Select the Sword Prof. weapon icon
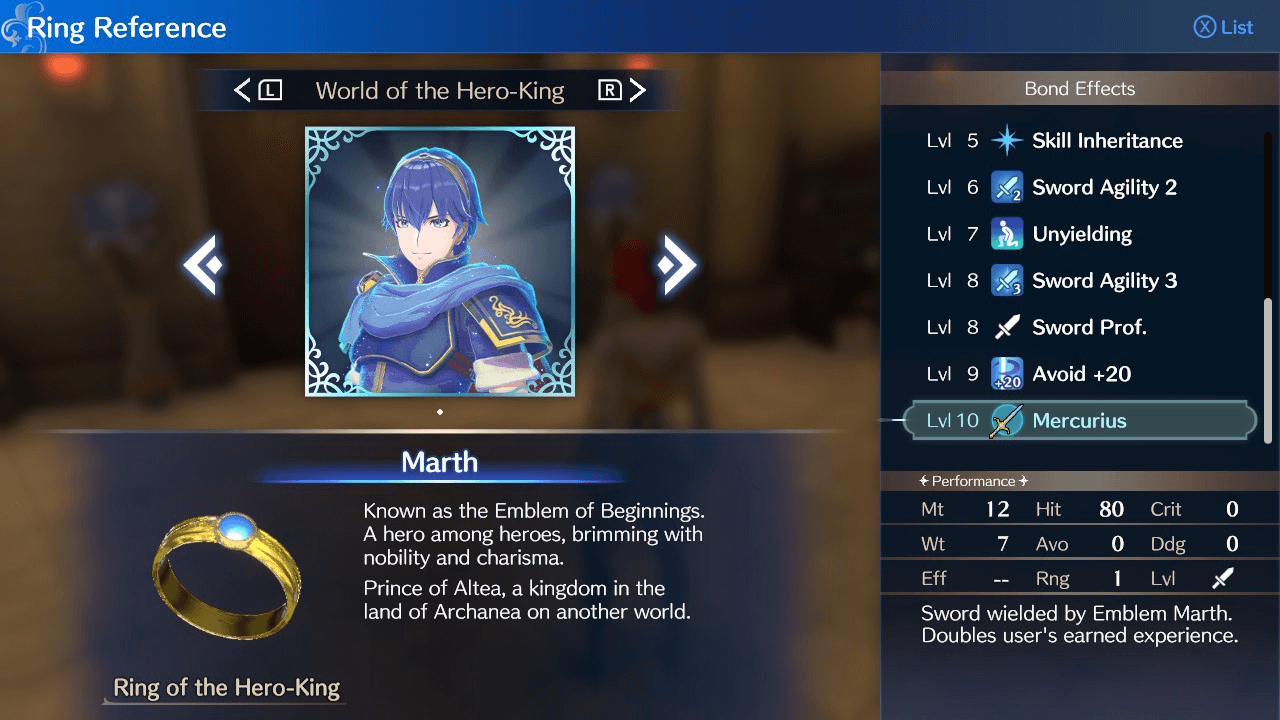This screenshot has height=720, width=1280. (x=1008, y=326)
